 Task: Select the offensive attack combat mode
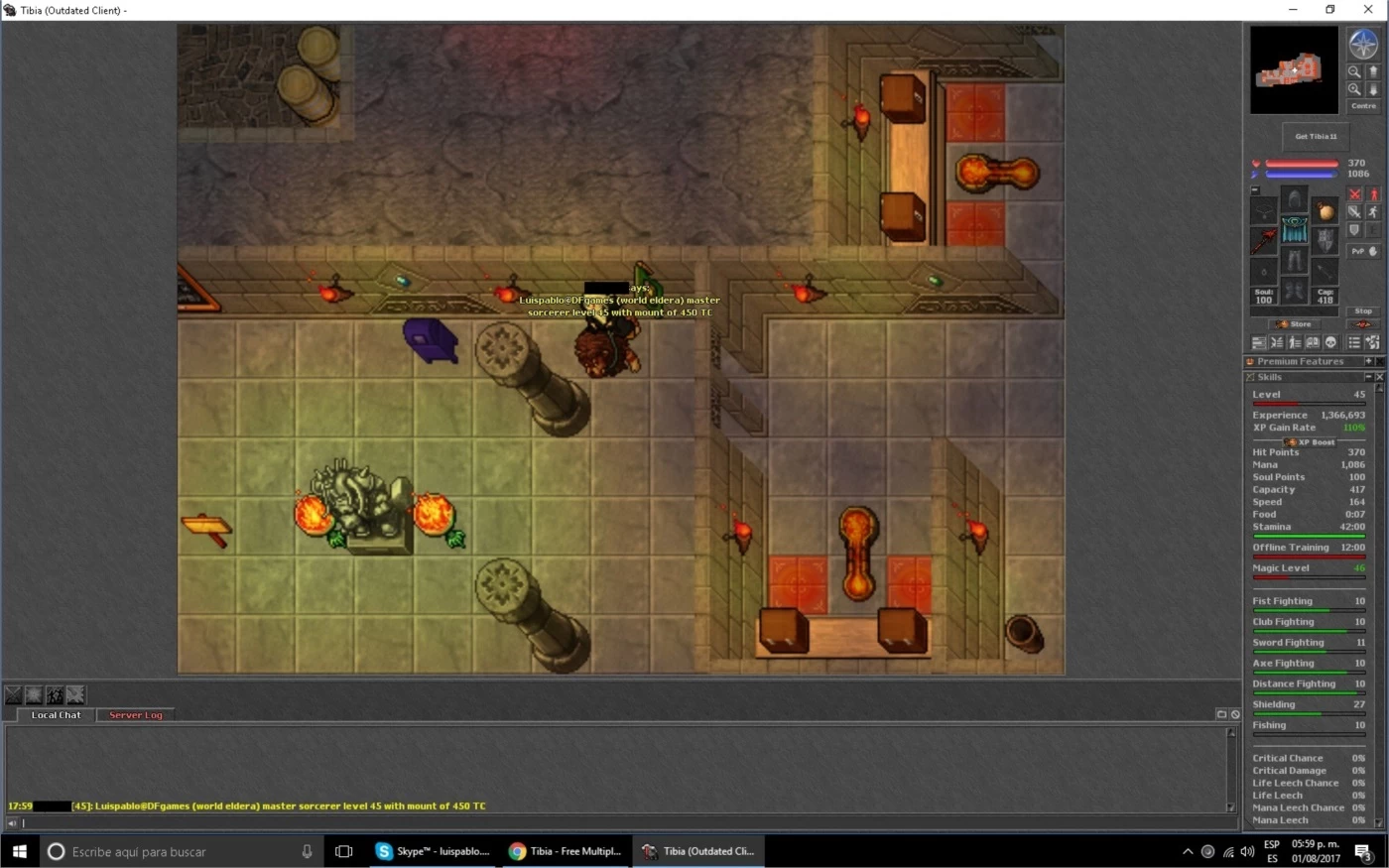coord(1354,194)
